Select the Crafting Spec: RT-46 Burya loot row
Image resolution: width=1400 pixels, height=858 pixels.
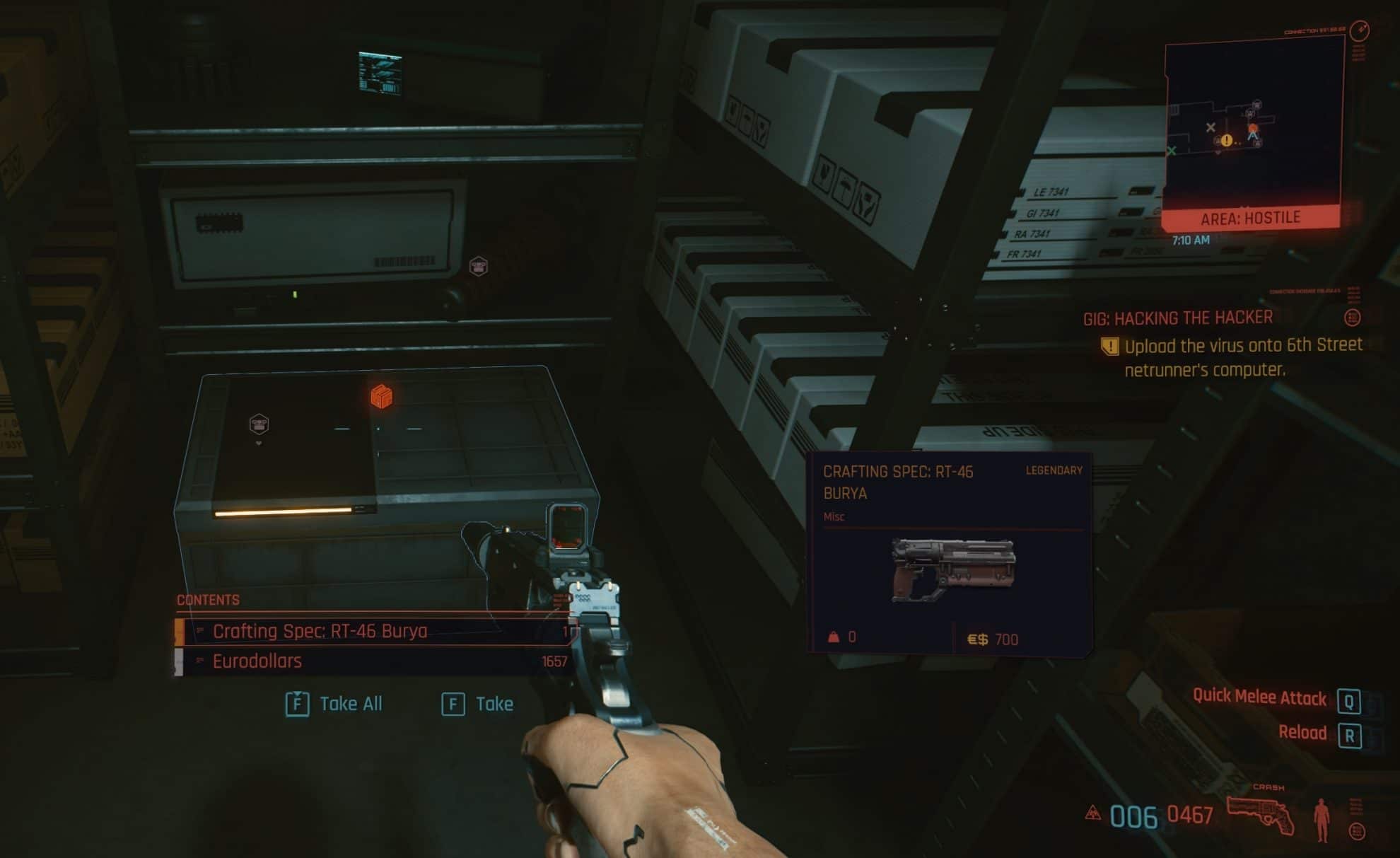[x=375, y=631]
